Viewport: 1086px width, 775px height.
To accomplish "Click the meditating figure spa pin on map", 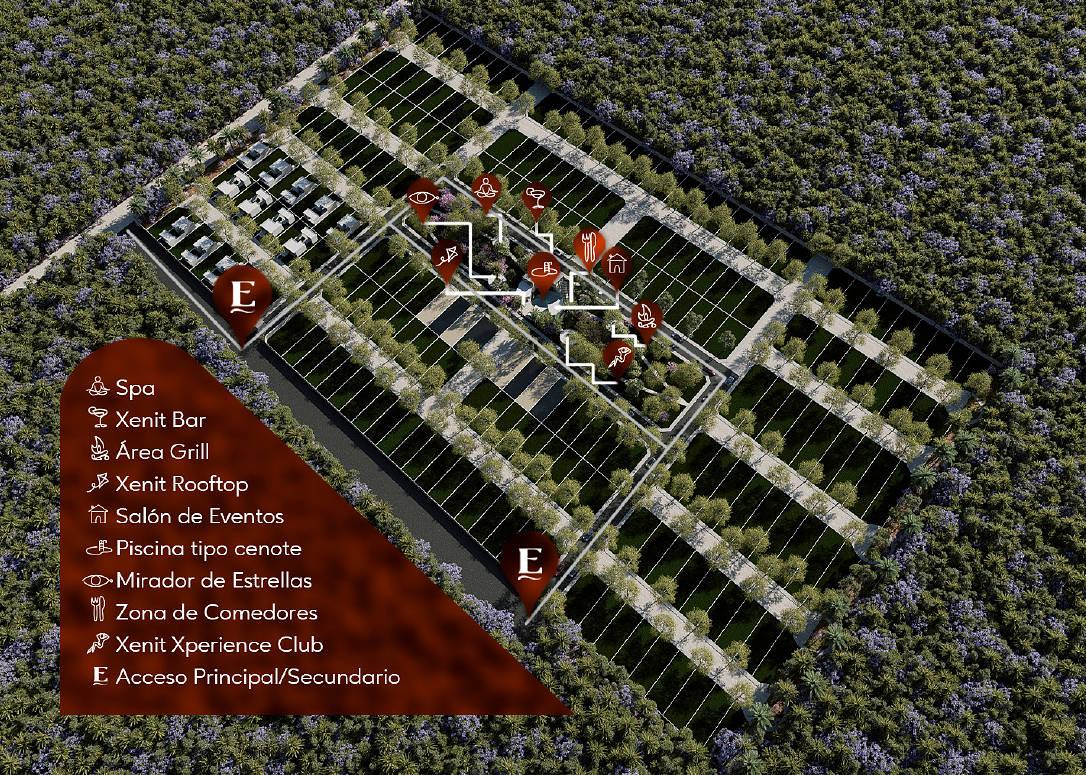I will coord(486,188).
